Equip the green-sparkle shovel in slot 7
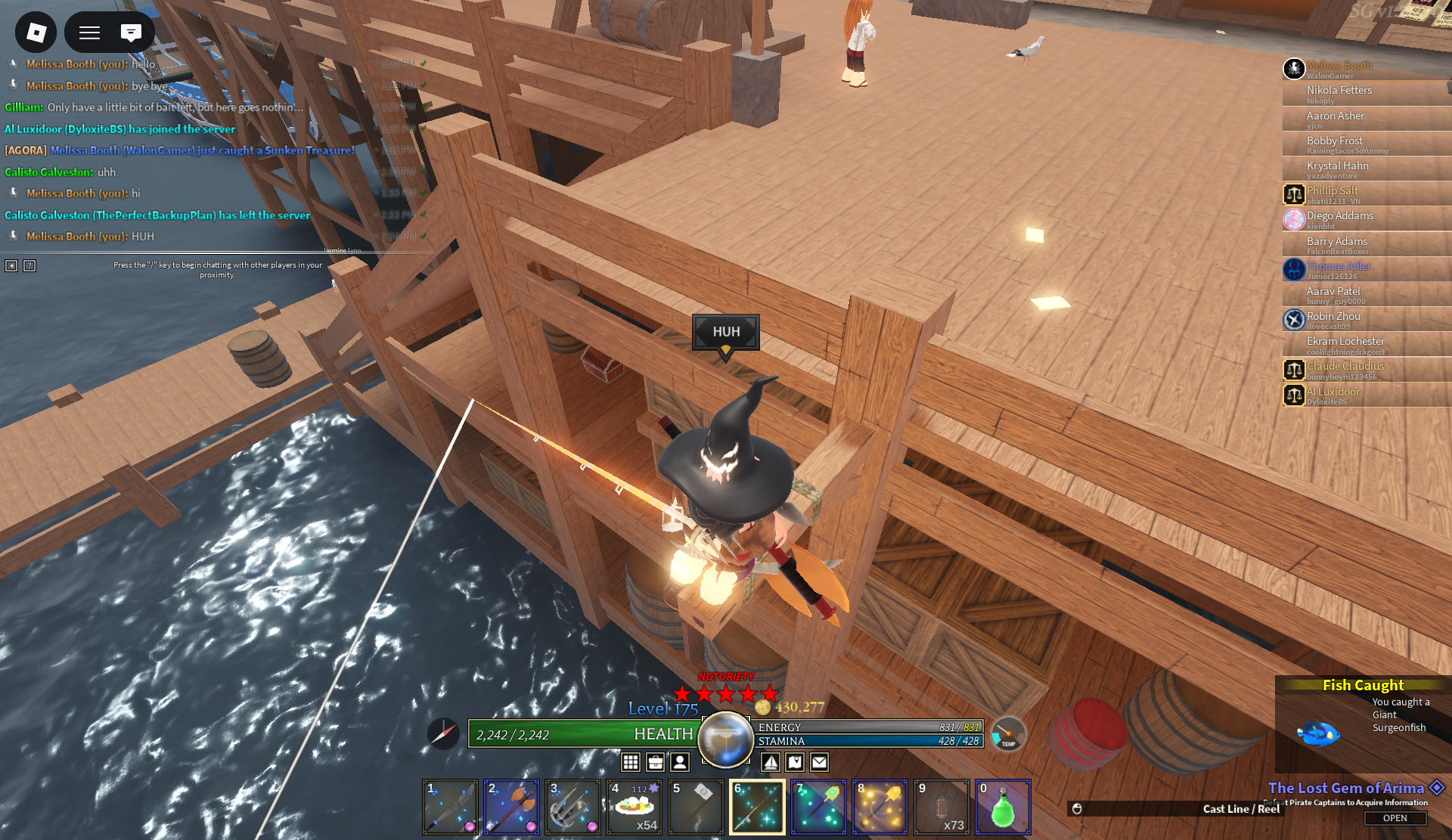Image resolution: width=1452 pixels, height=840 pixels. [818, 807]
